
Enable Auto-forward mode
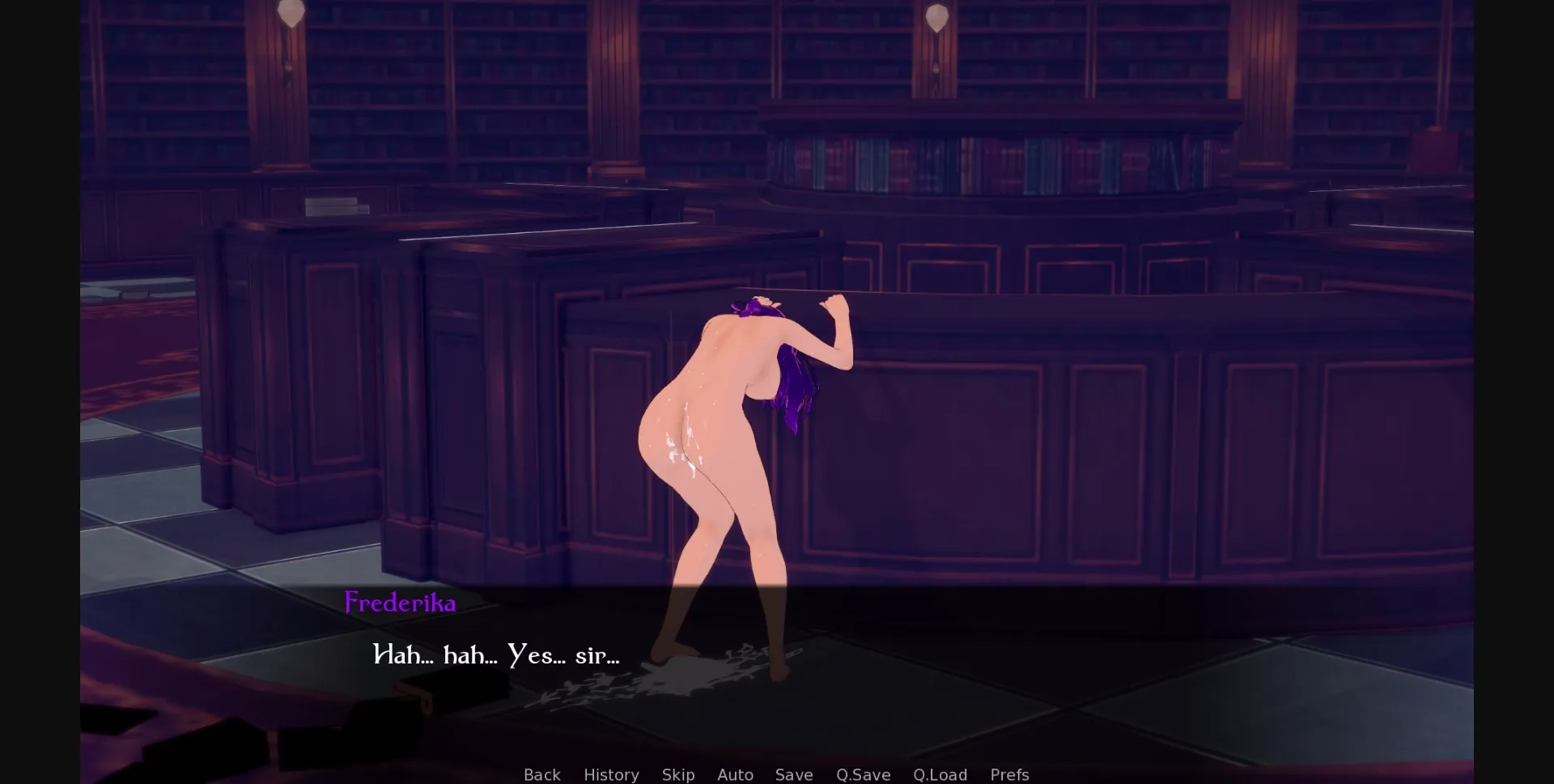(735, 774)
